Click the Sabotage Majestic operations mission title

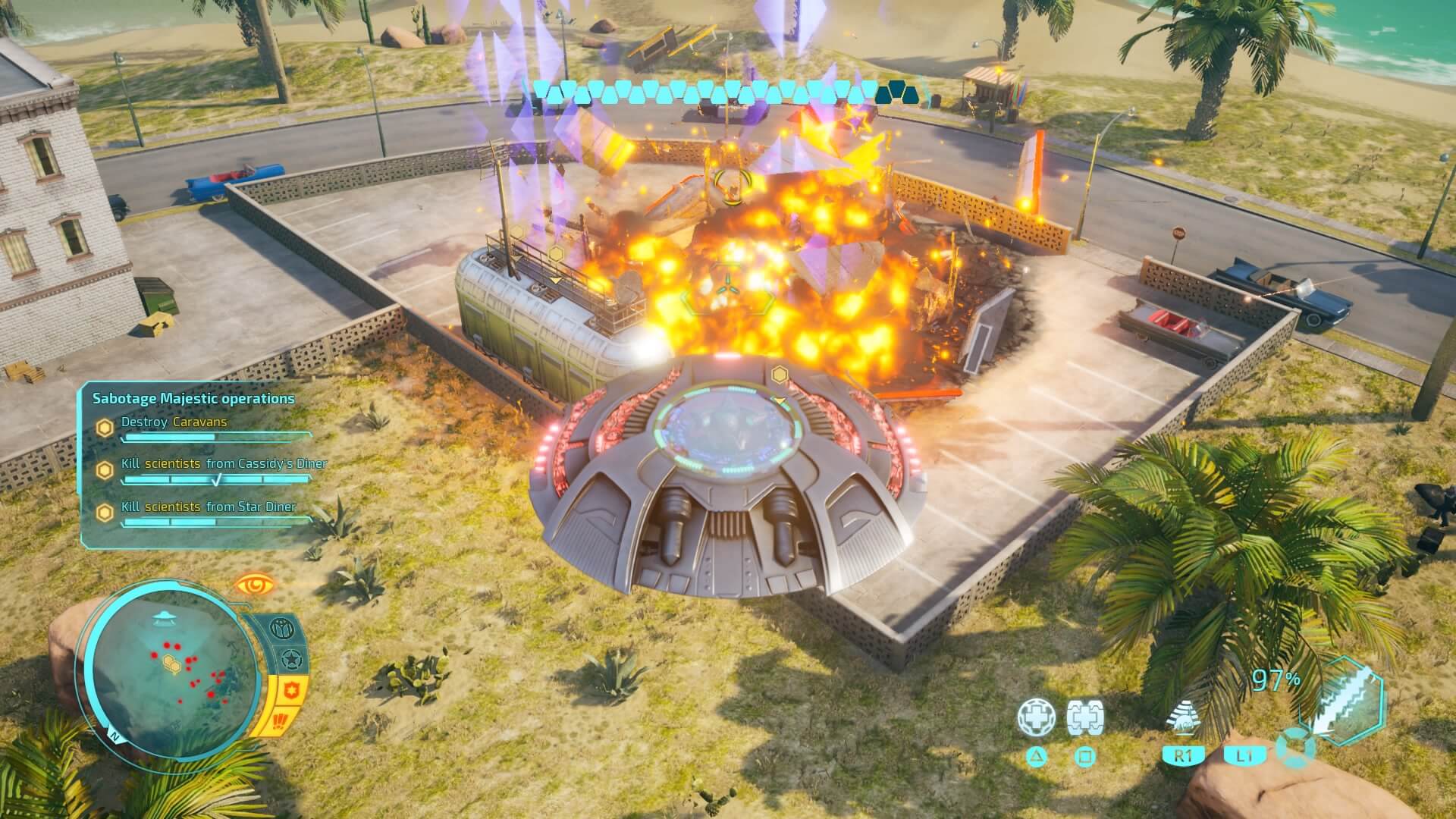[193, 398]
